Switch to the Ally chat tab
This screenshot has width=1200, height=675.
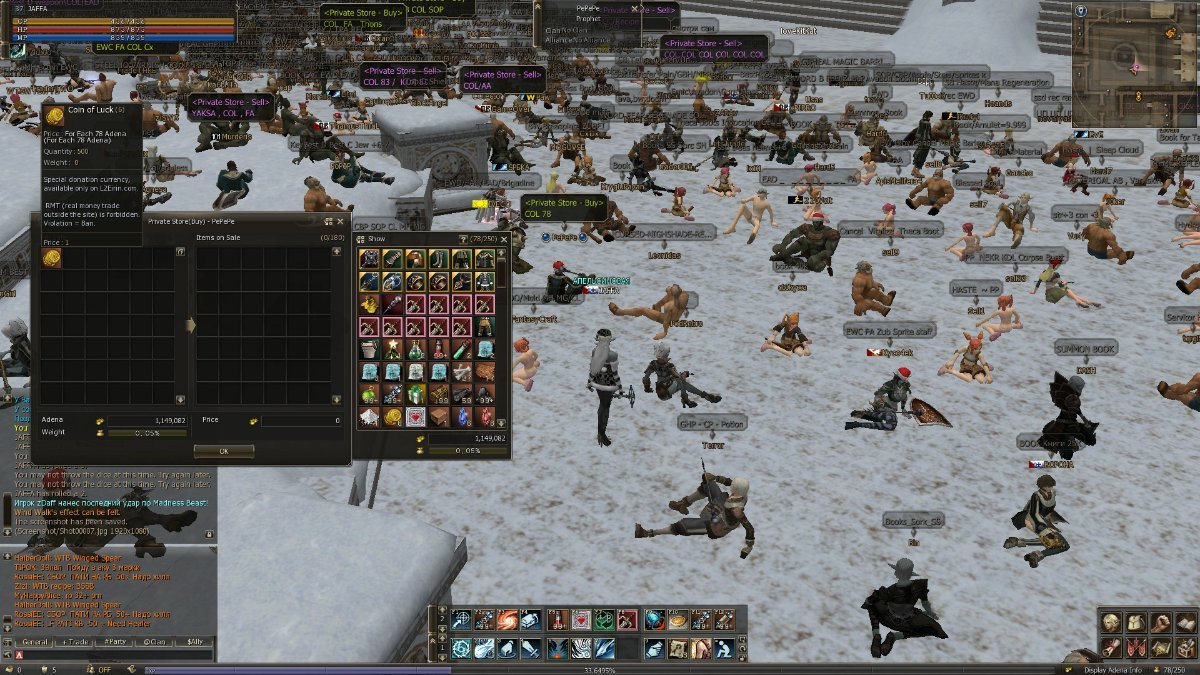point(195,641)
